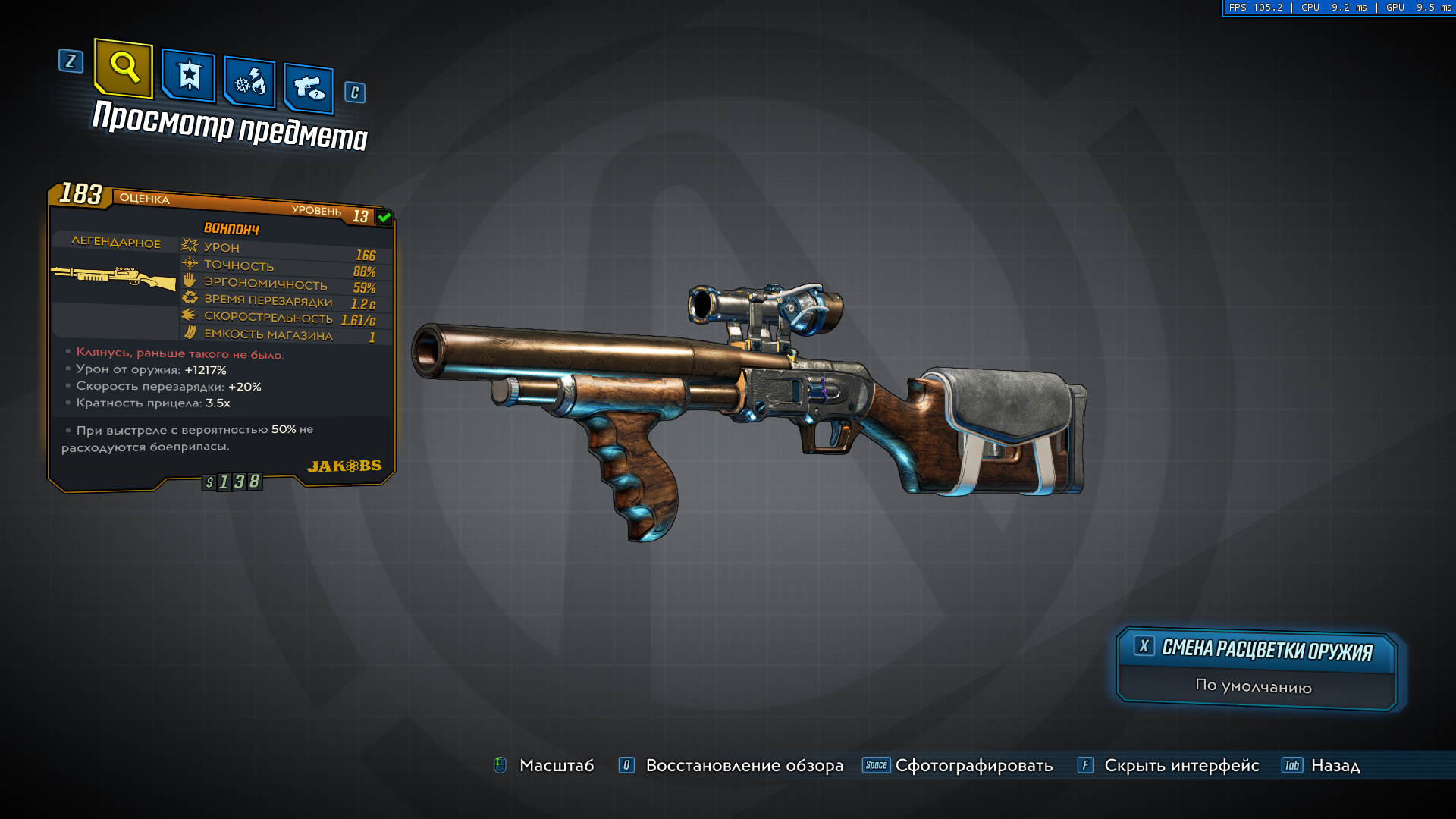The height and width of the screenshot is (819, 1456).
Task: Open the weapon view tab with eye
Action: tap(309, 89)
